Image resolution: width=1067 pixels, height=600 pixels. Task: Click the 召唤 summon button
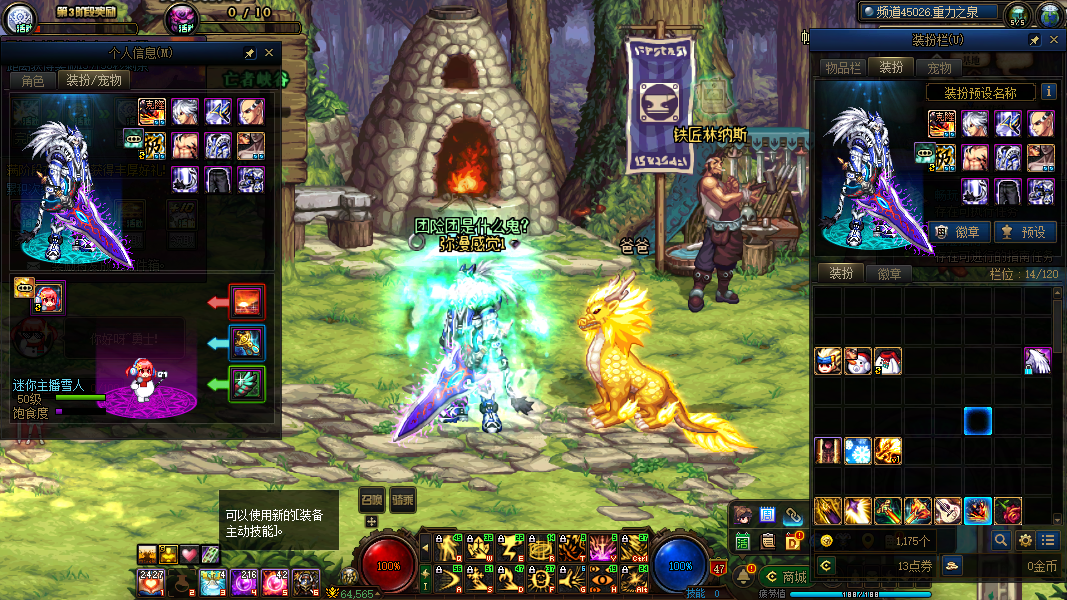pyautogui.click(x=372, y=497)
